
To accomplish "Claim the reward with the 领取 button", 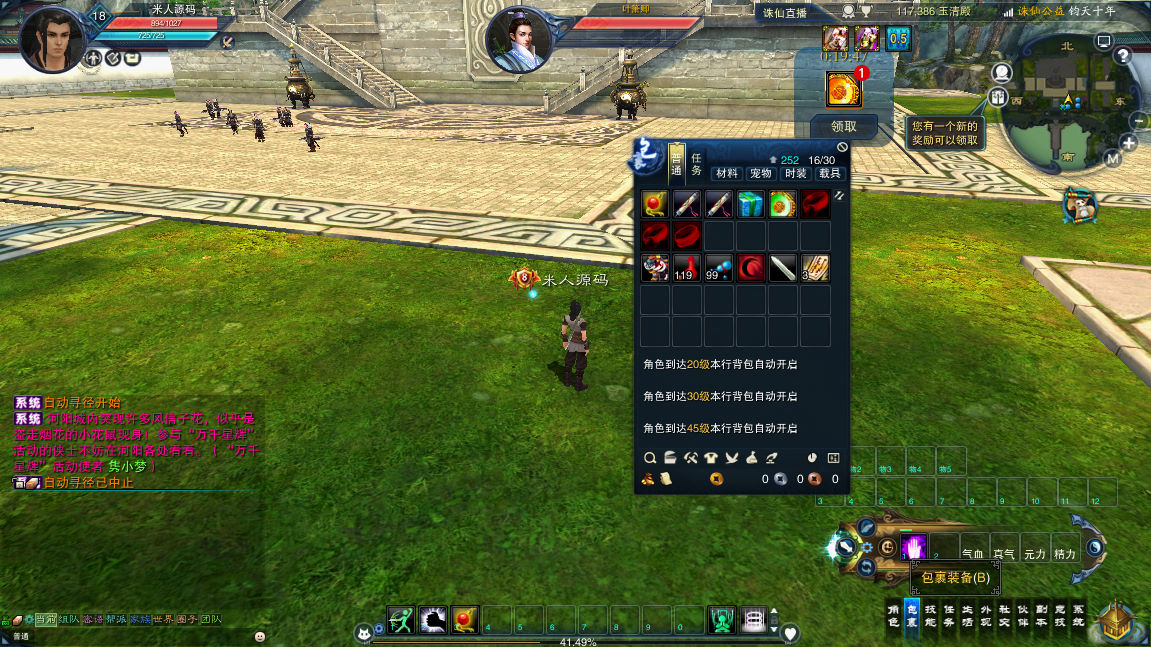I will [844, 127].
